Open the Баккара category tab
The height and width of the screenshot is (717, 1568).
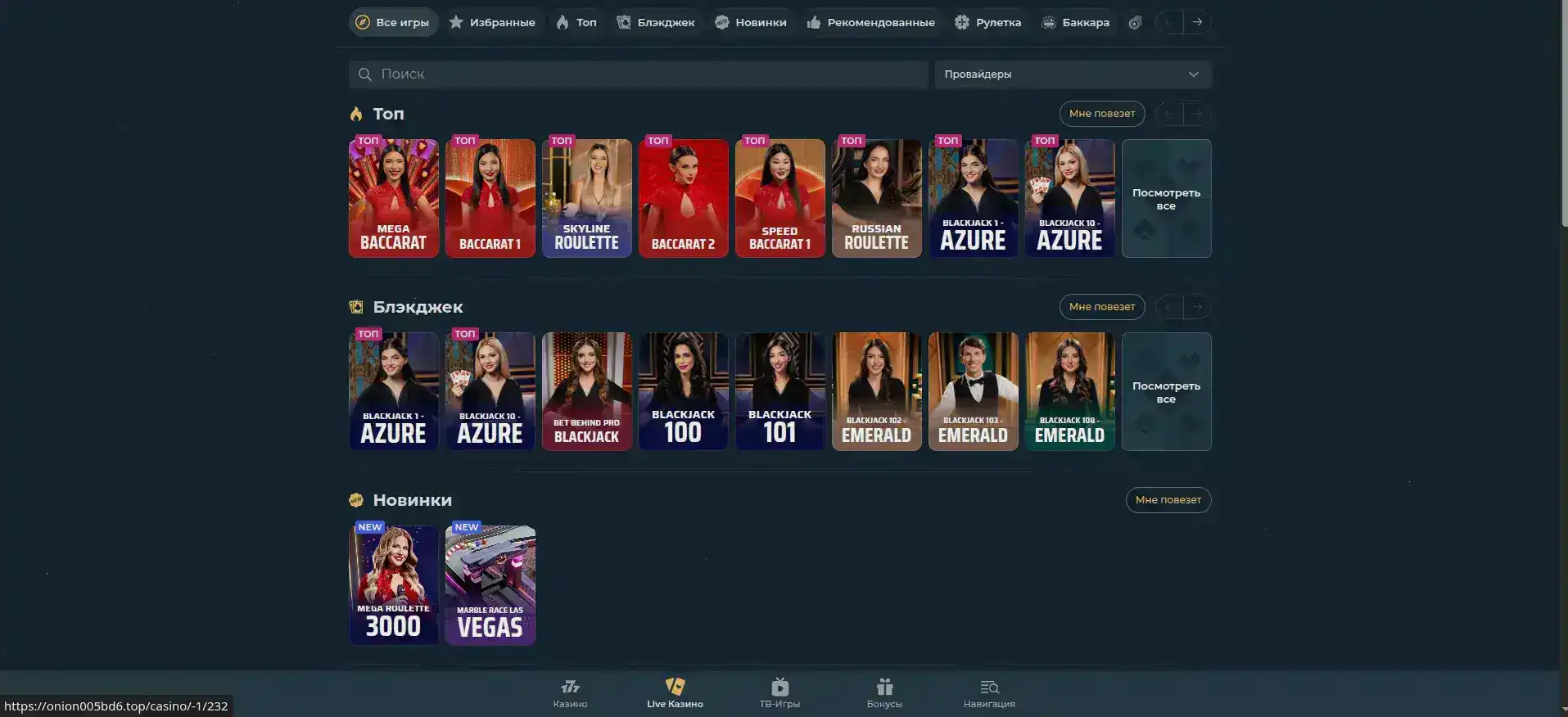coord(1075,22)
